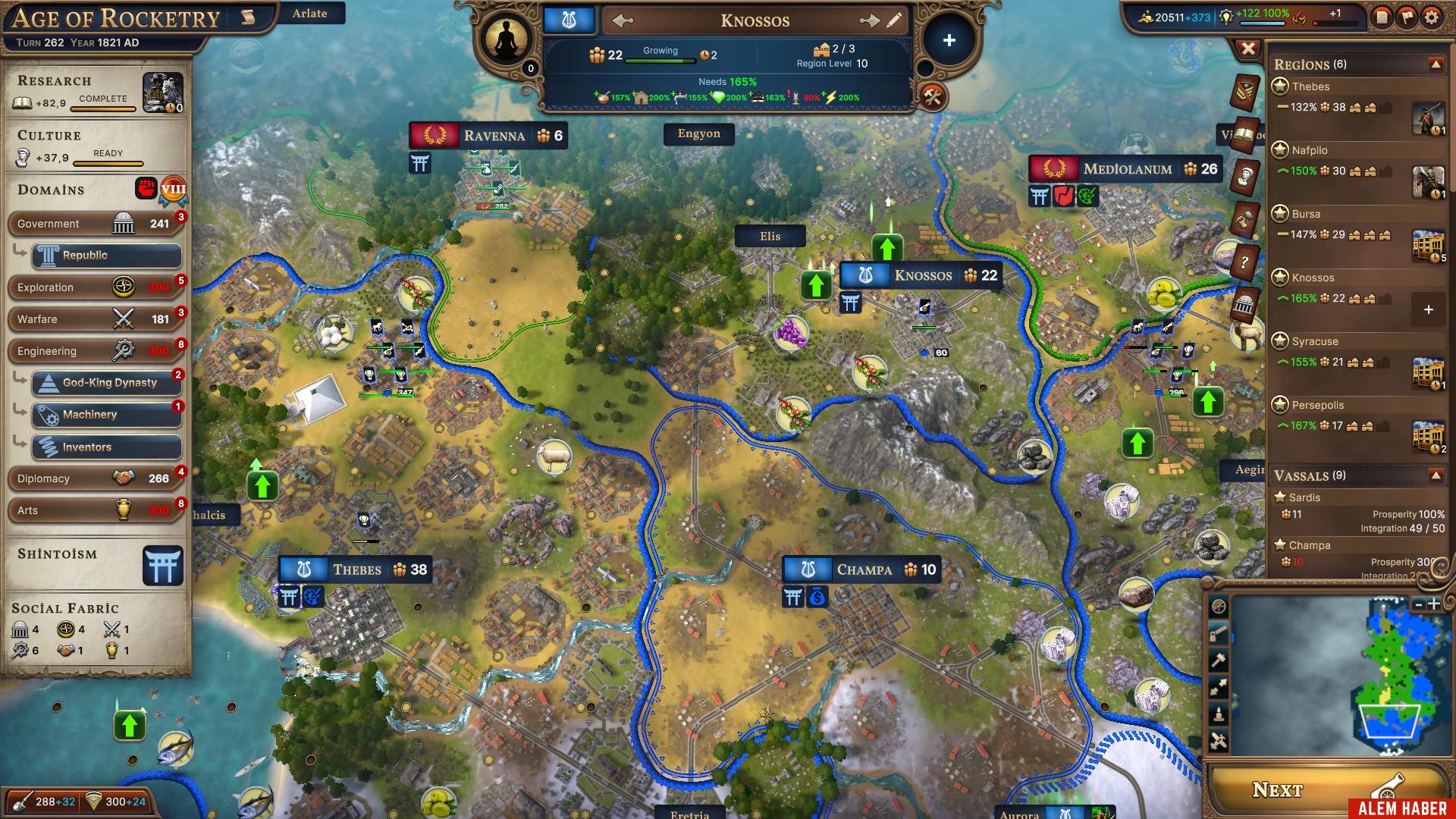Select the Thebes city banner
Image resolution: width=1456 pixels, height=819 pixels.
point(356,570)
